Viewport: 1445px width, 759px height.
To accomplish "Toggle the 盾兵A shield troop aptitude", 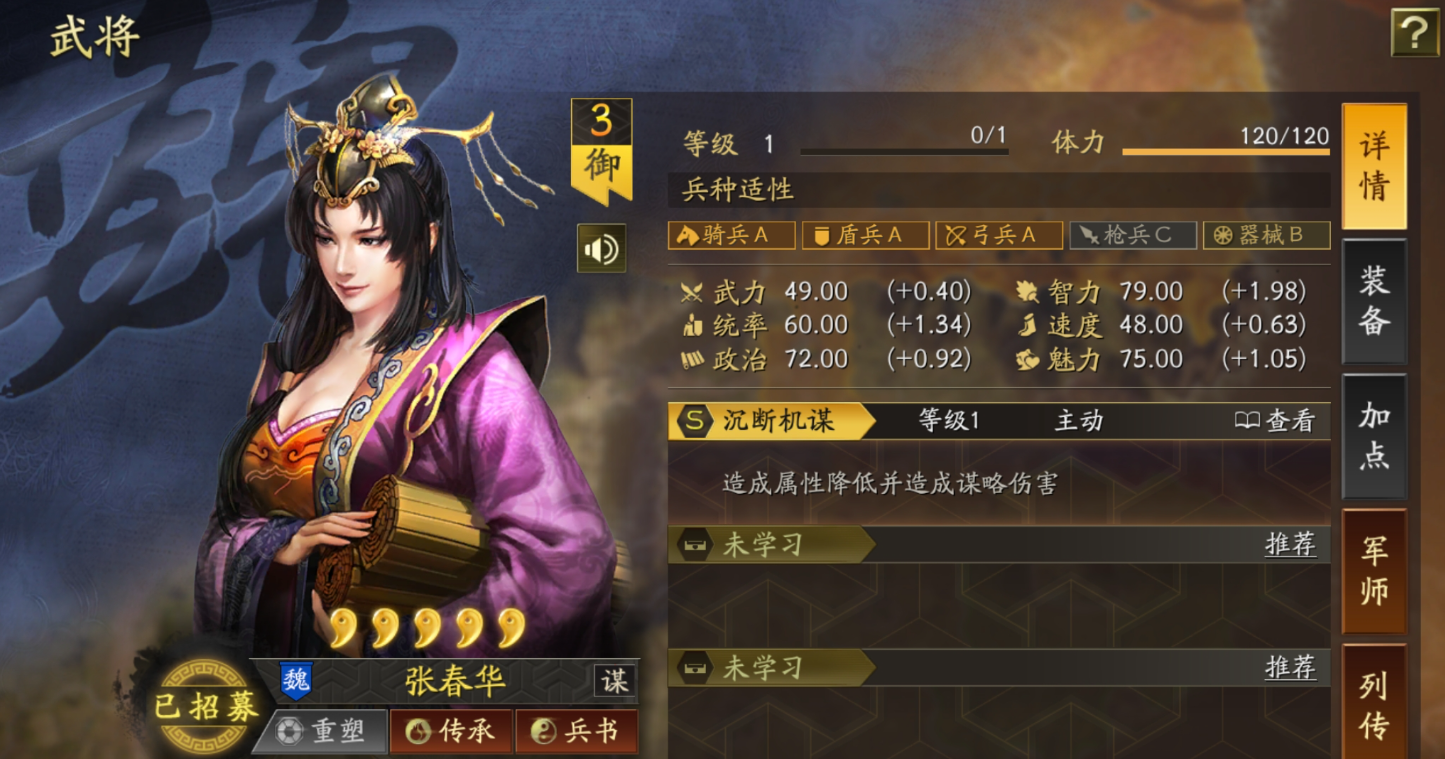I will [864, 235].
